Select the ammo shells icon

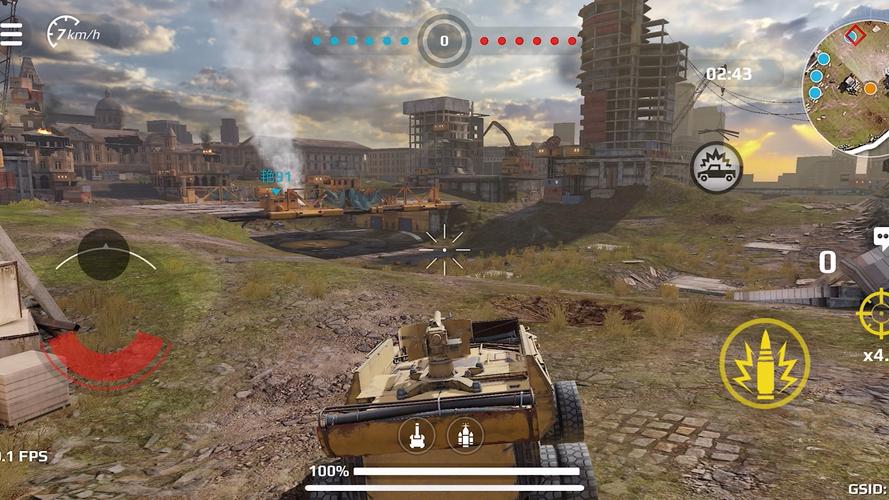tap(465, 434)
